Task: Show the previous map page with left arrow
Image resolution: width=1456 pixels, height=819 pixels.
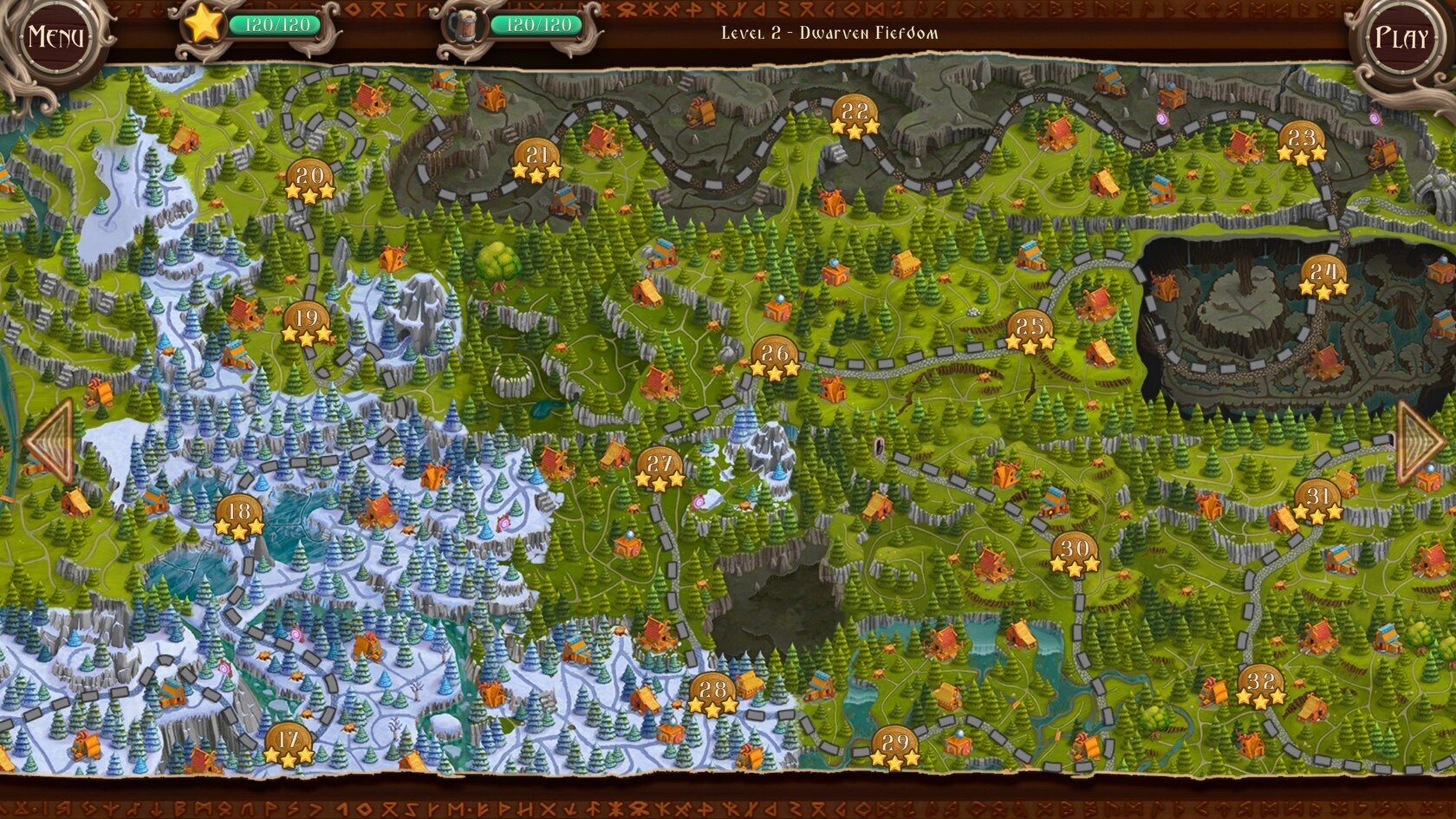Action: click(50, 441)
